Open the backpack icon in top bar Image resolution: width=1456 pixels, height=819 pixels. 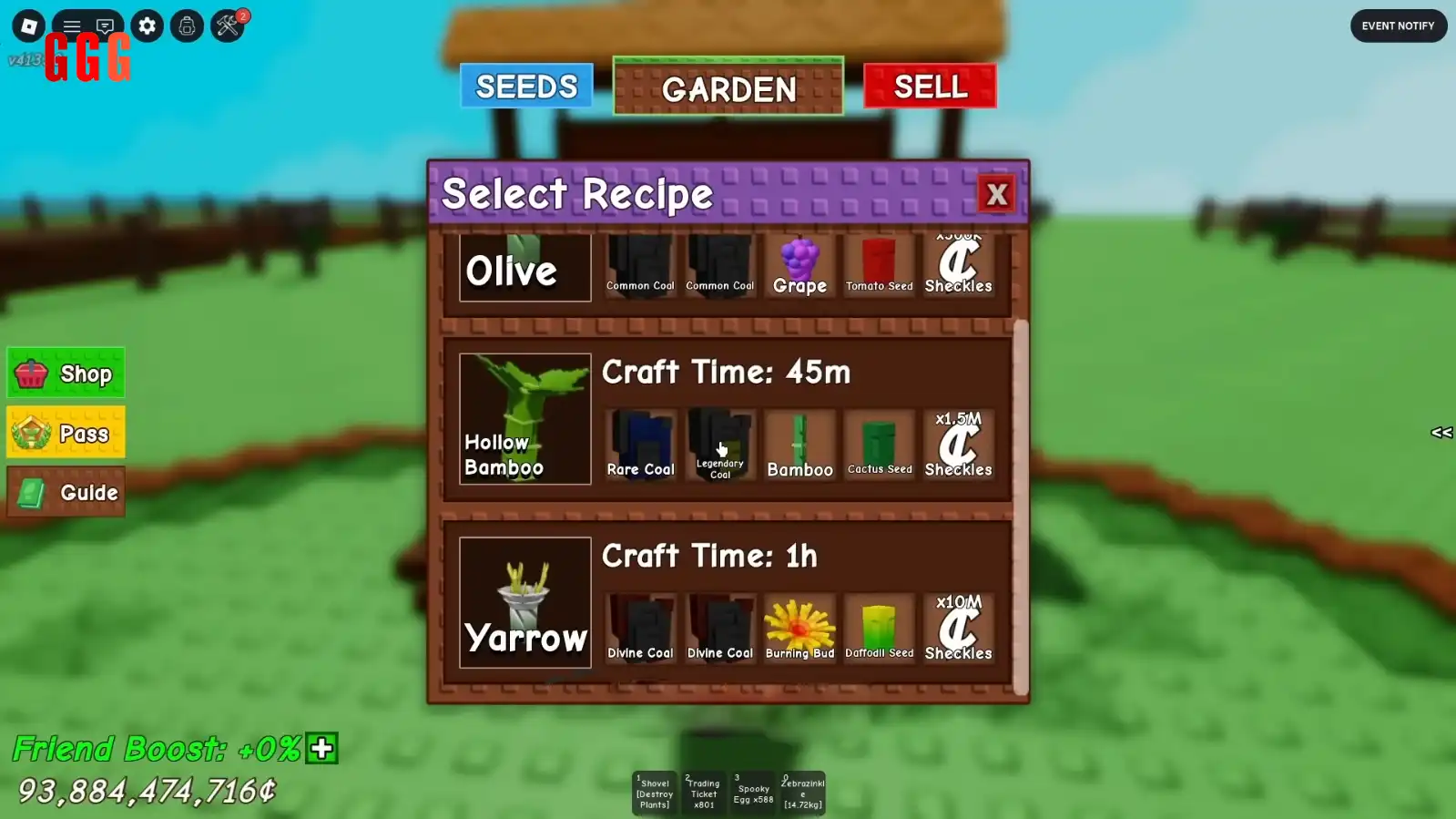(x=187, y=26)
